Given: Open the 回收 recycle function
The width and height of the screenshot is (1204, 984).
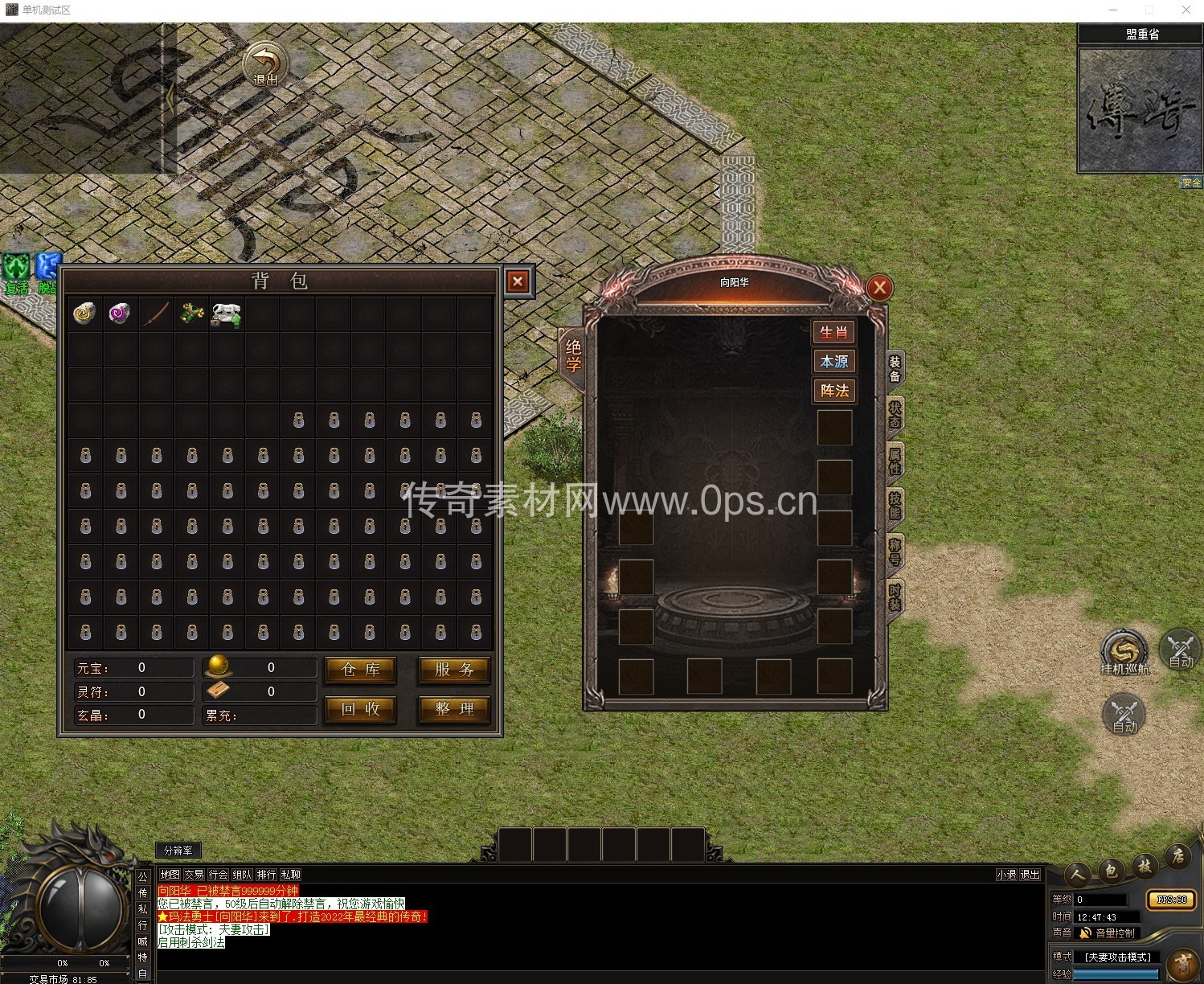Looking at the screenshot, I should click(x=360, y=709).
